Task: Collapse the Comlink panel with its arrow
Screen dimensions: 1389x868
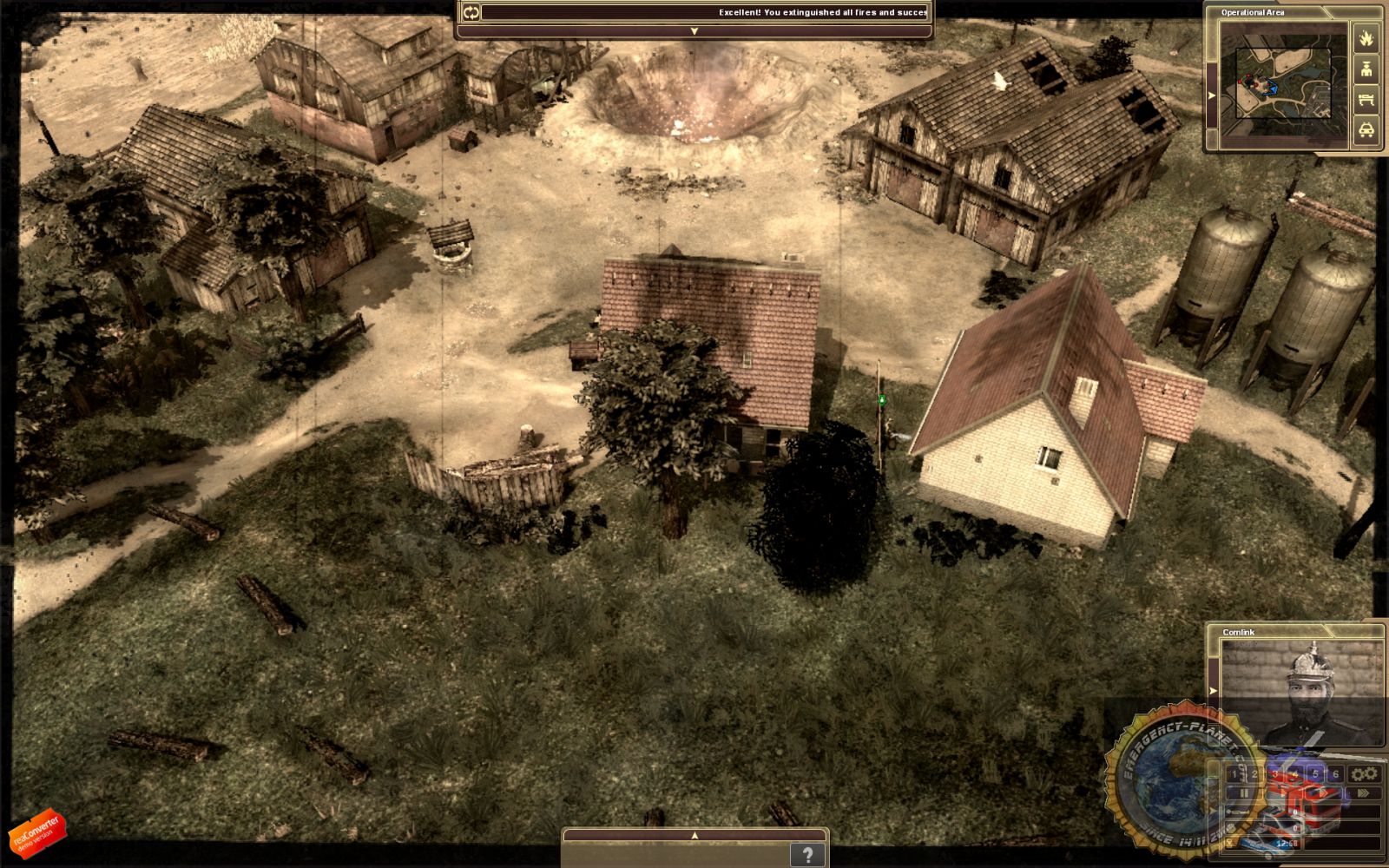Action: point(1214,691)
